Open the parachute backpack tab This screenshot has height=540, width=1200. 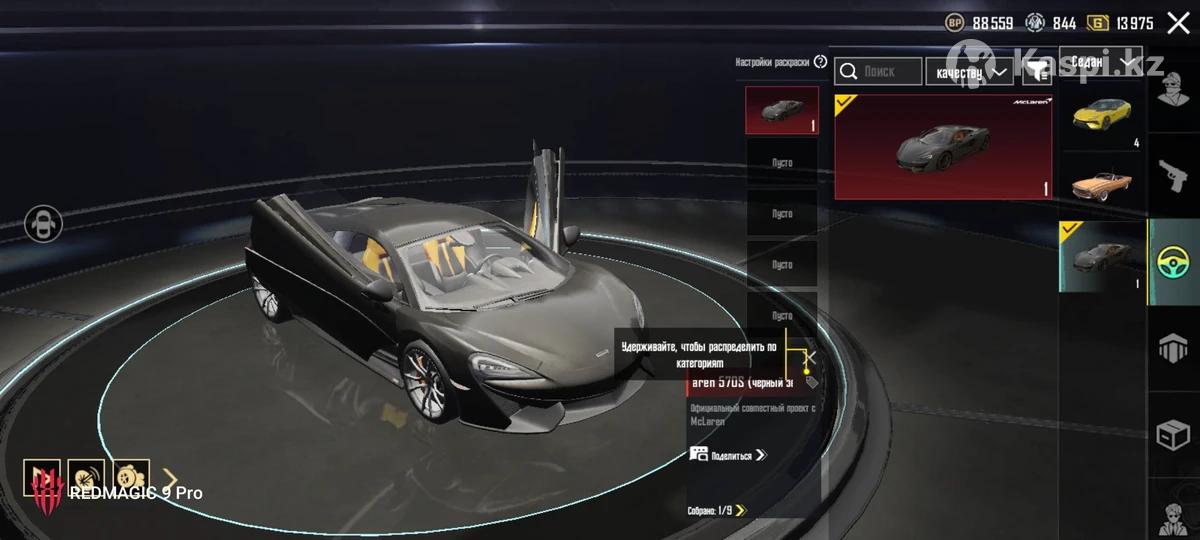coord(1174,348)
